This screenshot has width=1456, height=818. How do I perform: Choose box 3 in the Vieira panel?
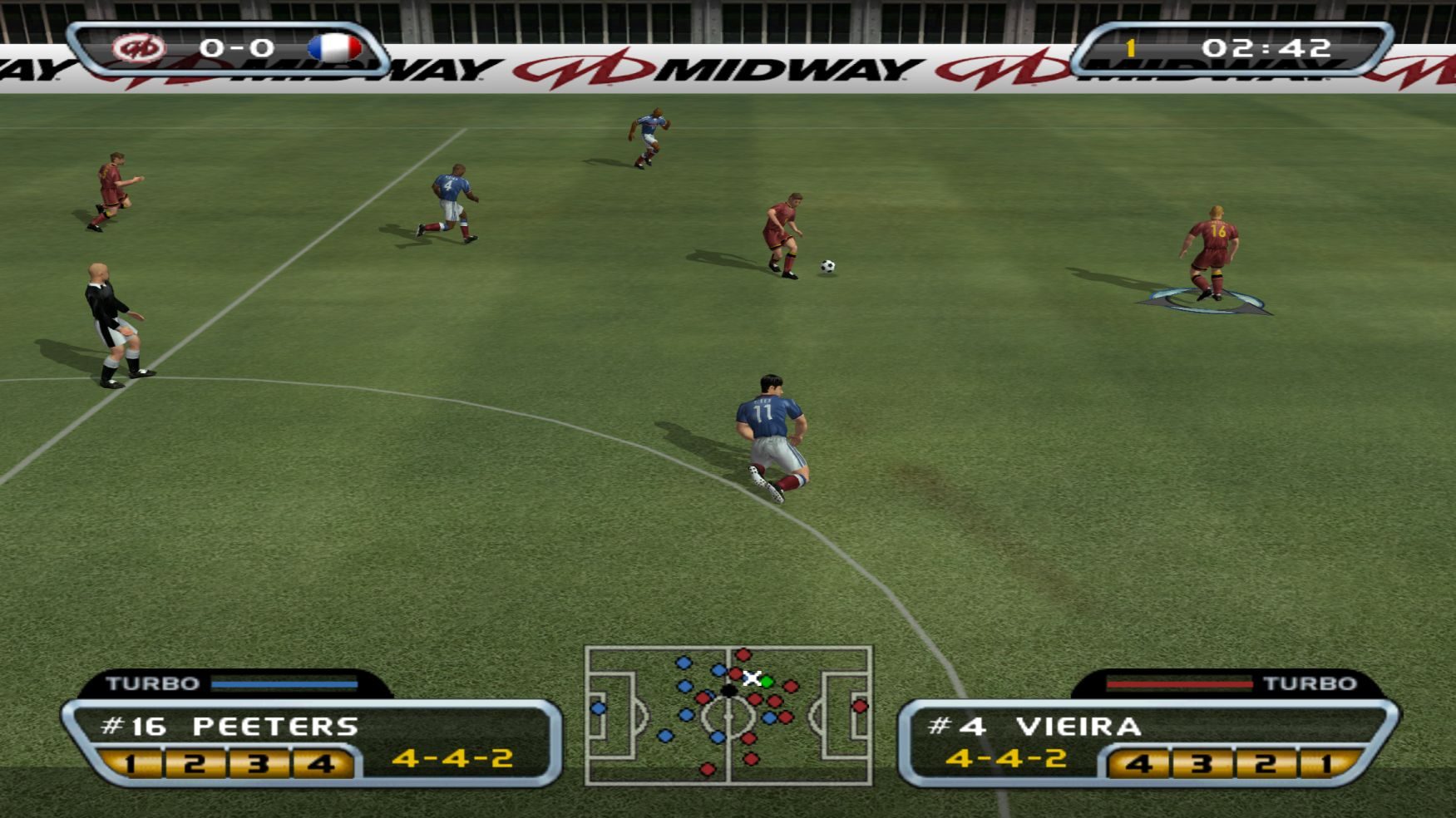[1202, 763]
